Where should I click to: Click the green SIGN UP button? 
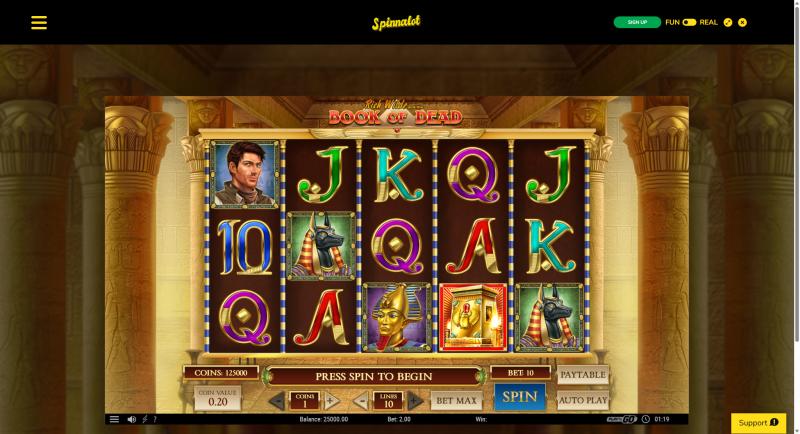click(x=637, y=22)
